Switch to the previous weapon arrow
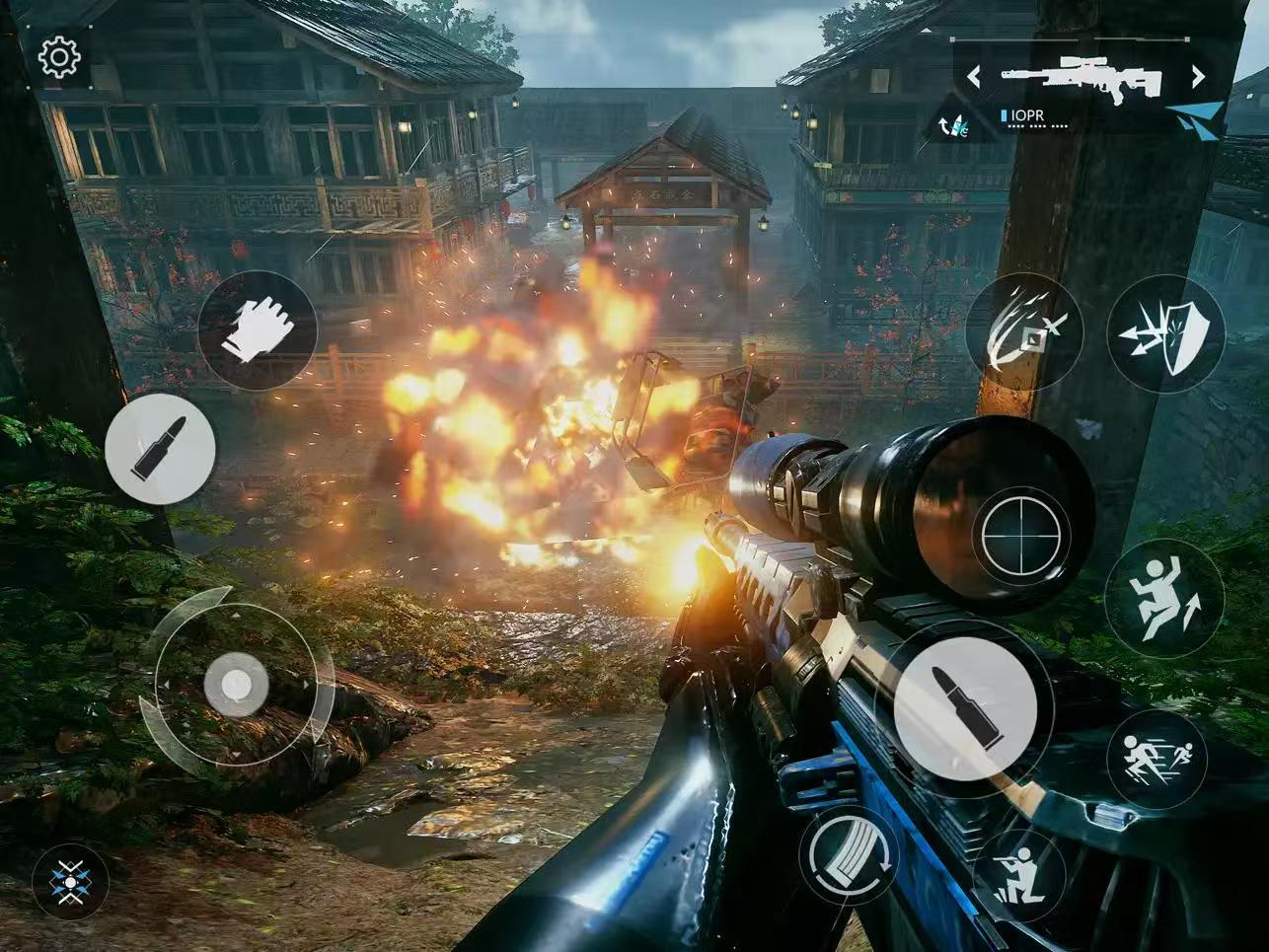The image size is (1269, 952). tap(973, 76)
